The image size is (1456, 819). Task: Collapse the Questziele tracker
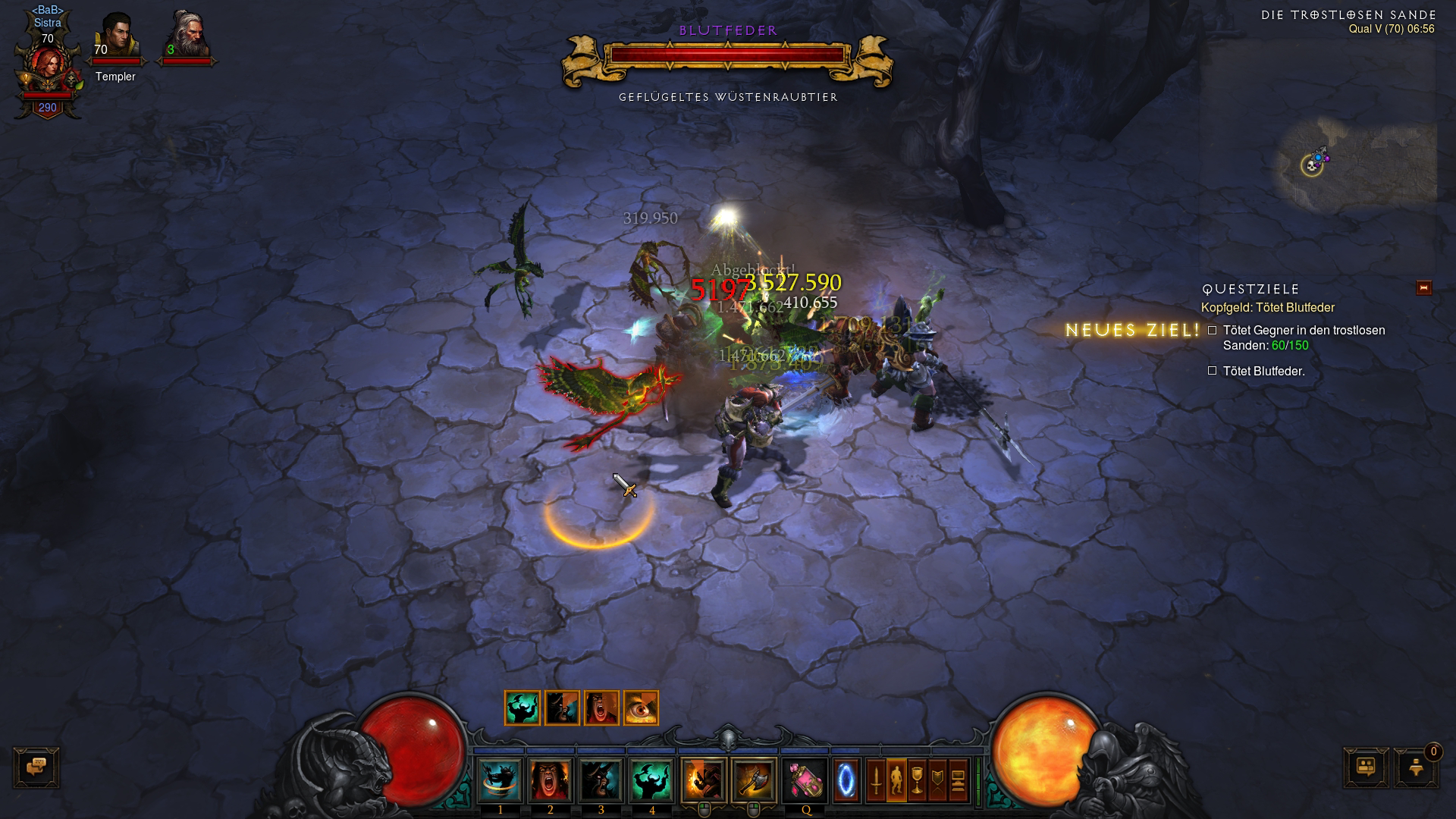[1423, 288]
